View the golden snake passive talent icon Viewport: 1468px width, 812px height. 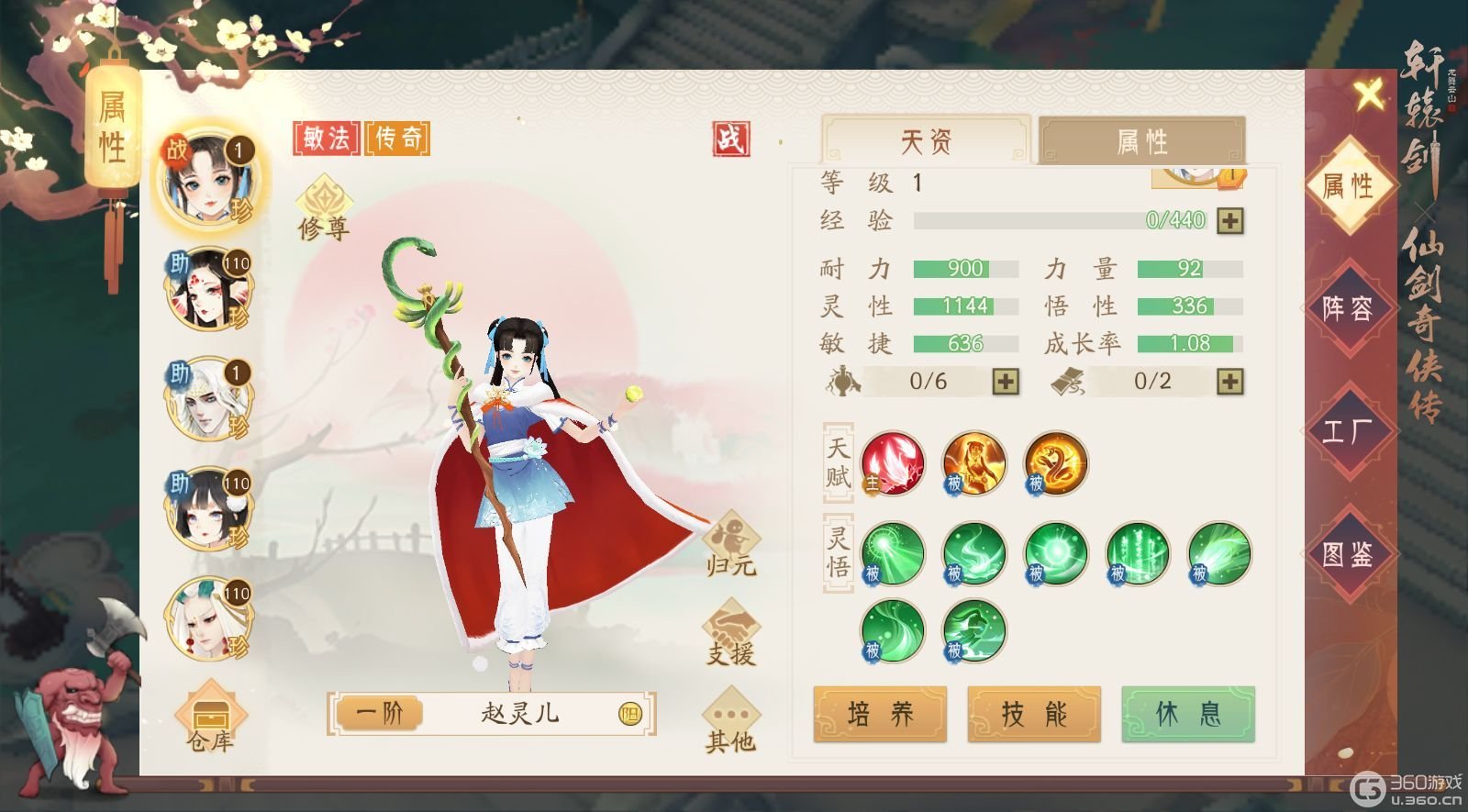tap(1055, 463)
